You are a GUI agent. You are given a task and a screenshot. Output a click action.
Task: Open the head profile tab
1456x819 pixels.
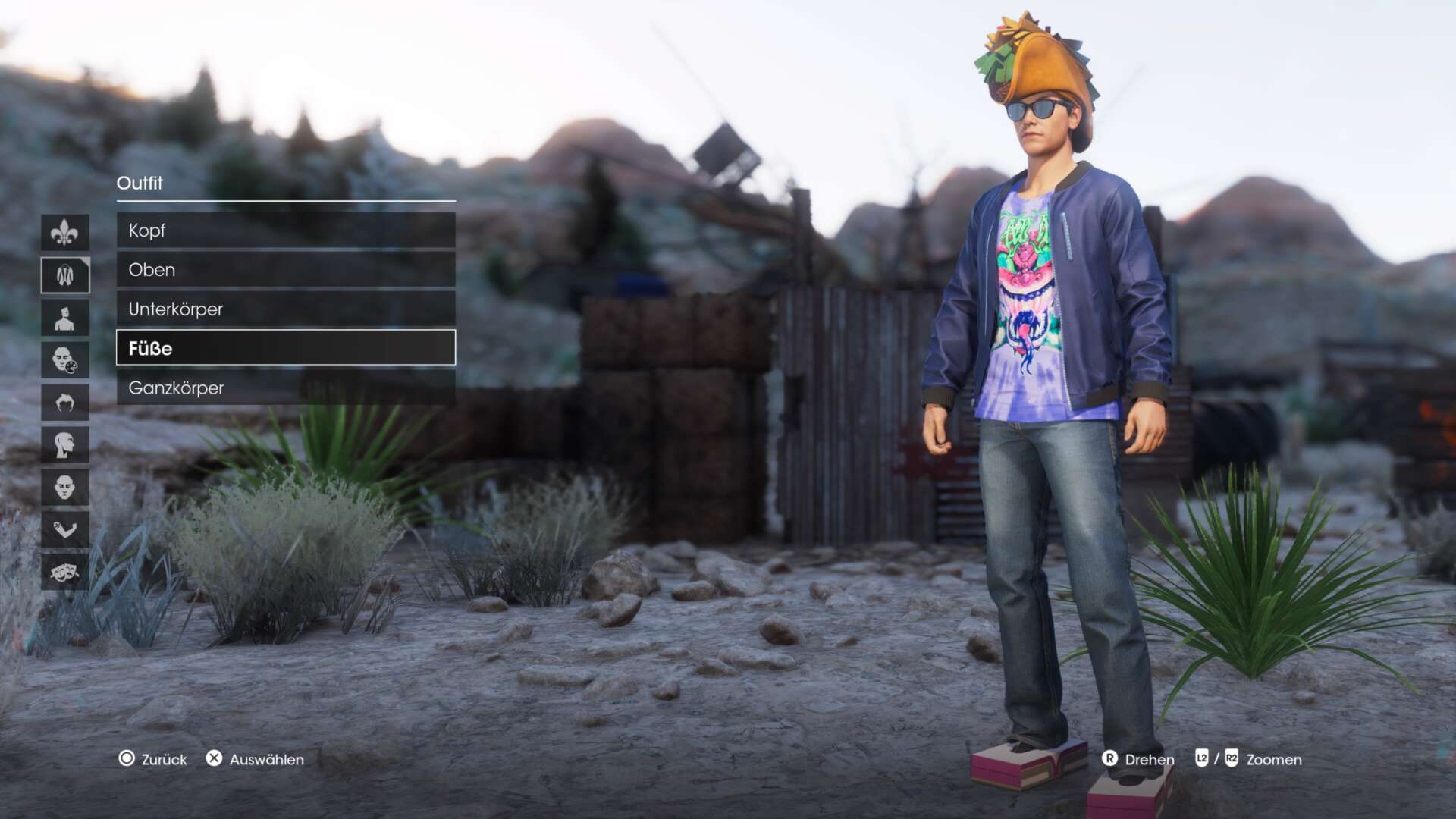[x=65, y=444]
